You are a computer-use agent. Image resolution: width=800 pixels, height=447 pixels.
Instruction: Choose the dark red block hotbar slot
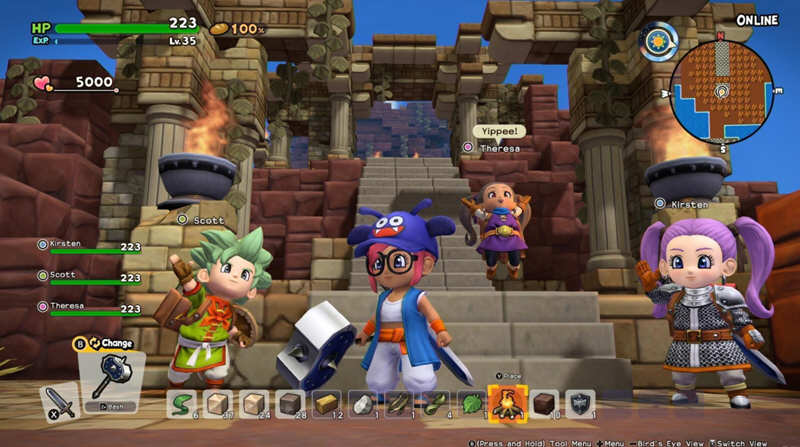[543, 403]
